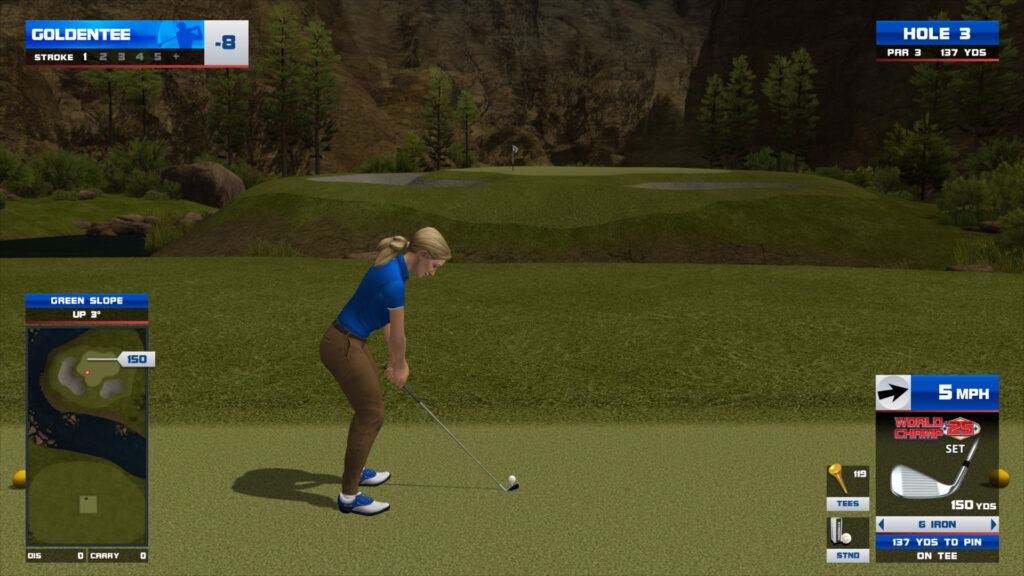The image size is (1024, 576).
Task: Select the next club with the right arrow
Action: pyautogui.click(x=993, y=524)
